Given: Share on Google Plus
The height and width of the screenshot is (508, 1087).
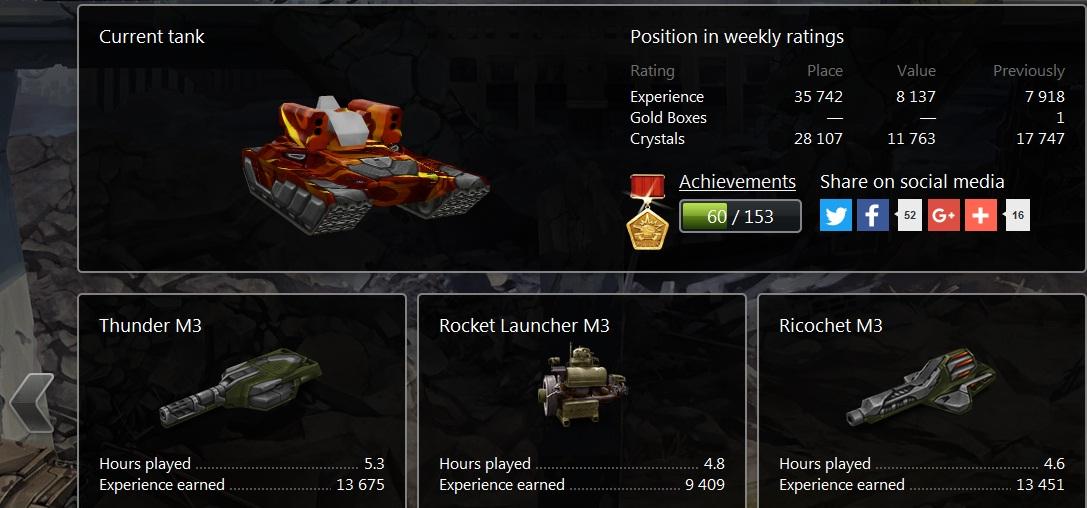Looking at the screenshot, I should (943, 215).
